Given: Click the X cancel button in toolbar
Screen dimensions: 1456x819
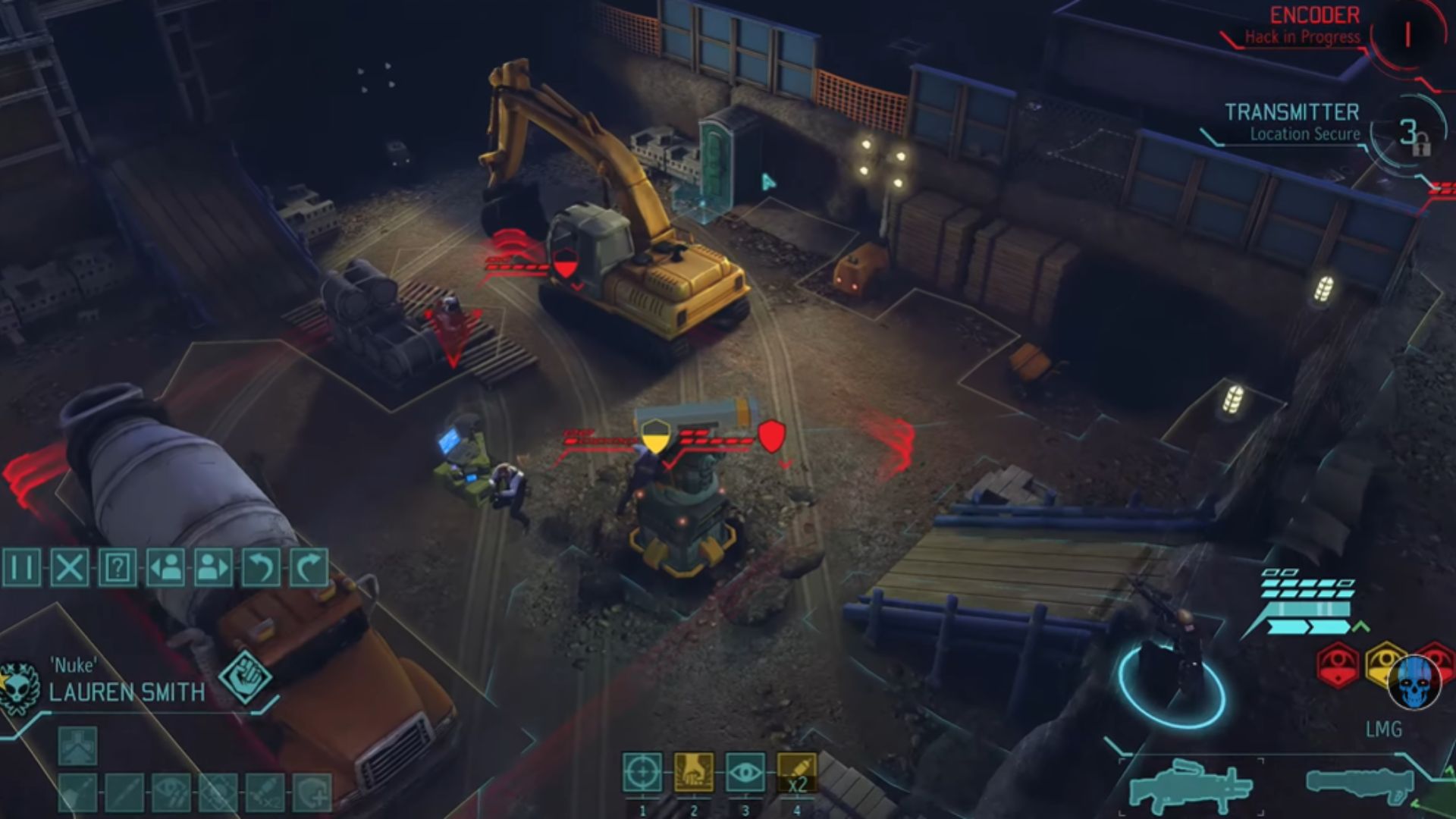Looking at the screenshot, I should (70, 567).
